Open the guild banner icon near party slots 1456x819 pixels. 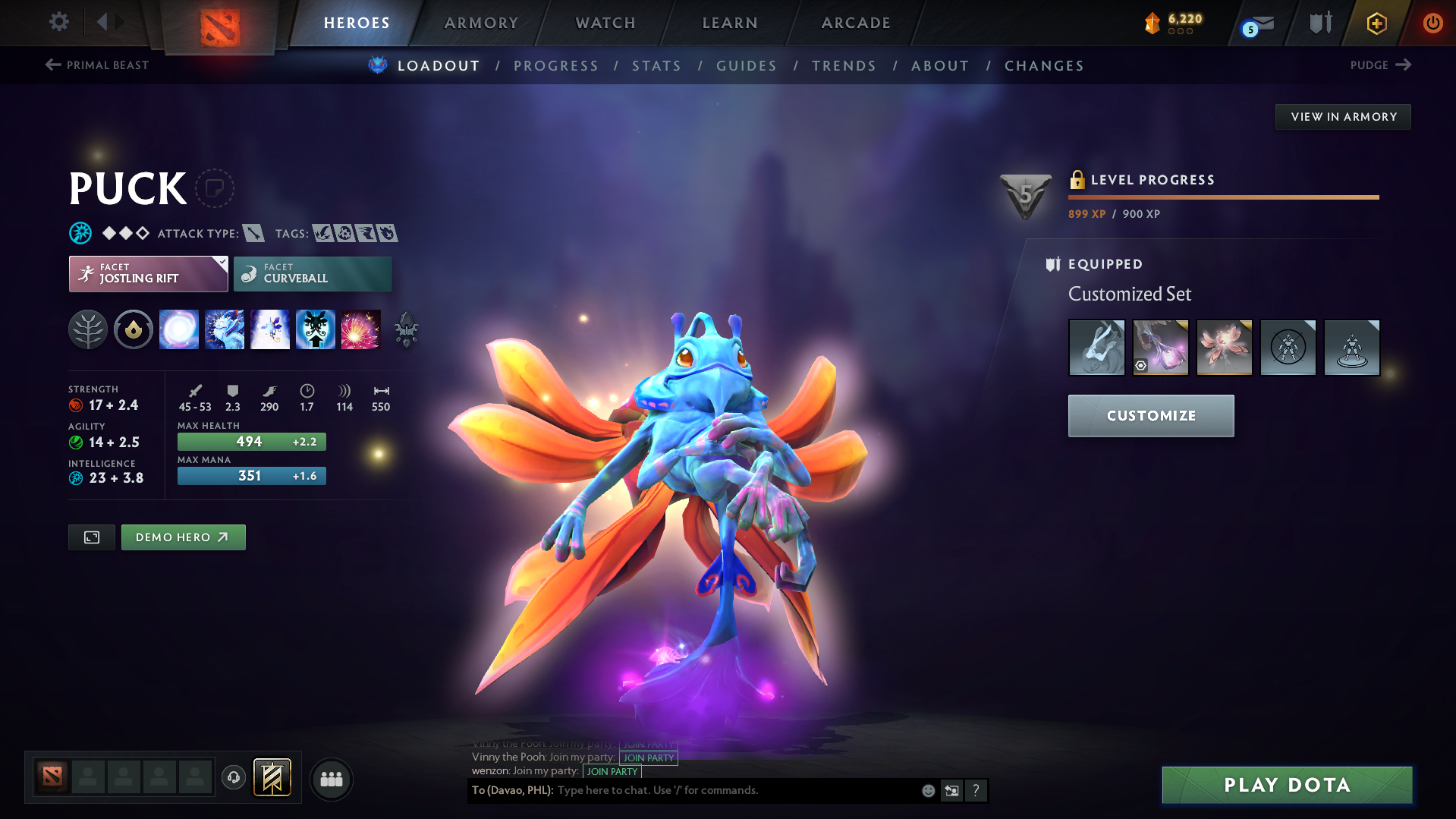[x=272, y=778]
